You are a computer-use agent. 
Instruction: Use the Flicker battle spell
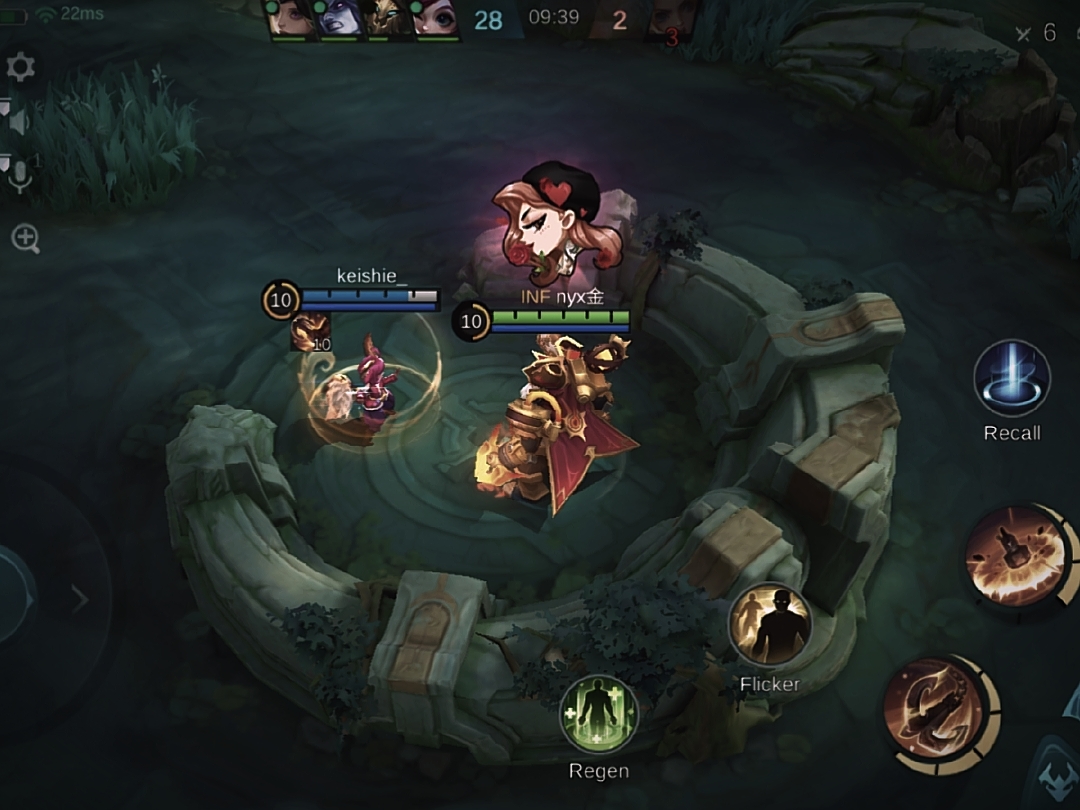[770, 625]
